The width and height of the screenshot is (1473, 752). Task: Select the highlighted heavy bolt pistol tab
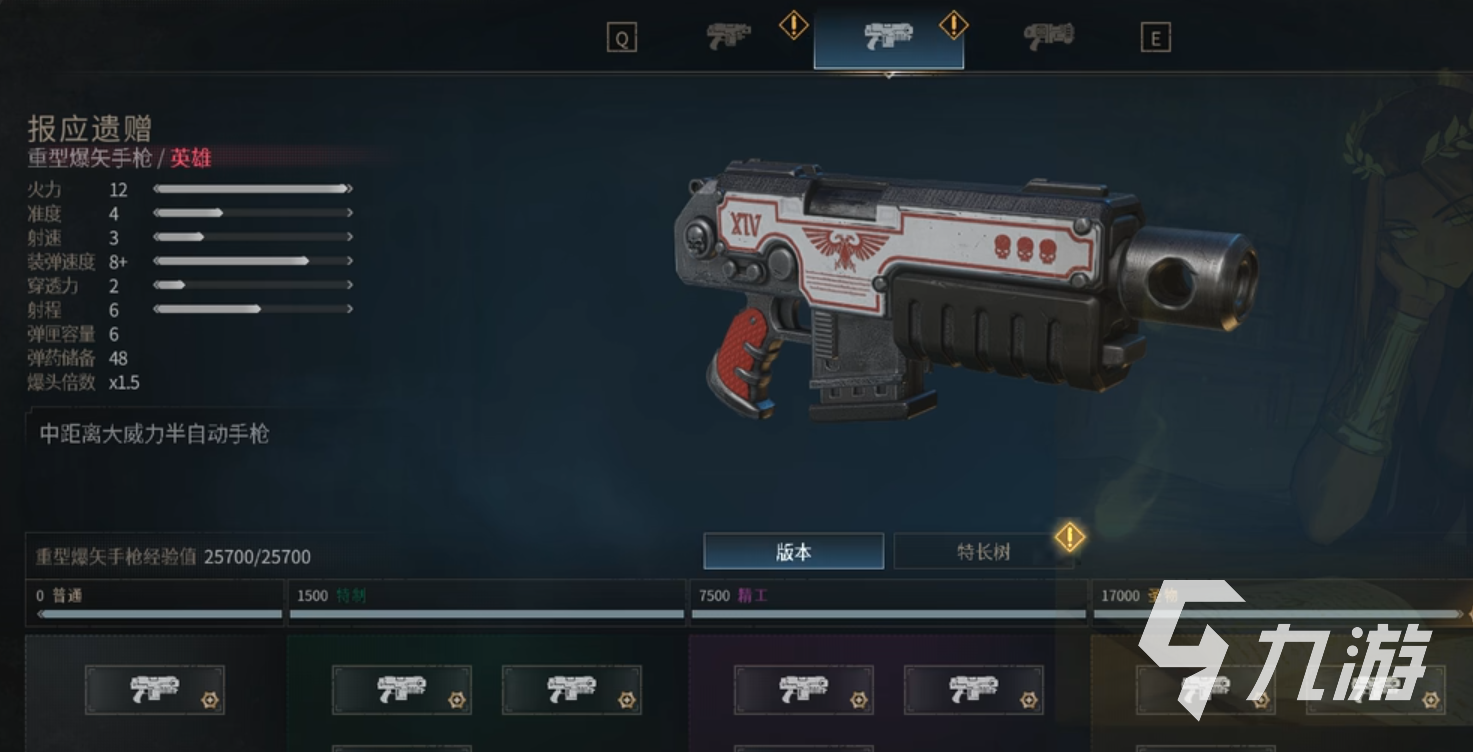coord(888,38)
